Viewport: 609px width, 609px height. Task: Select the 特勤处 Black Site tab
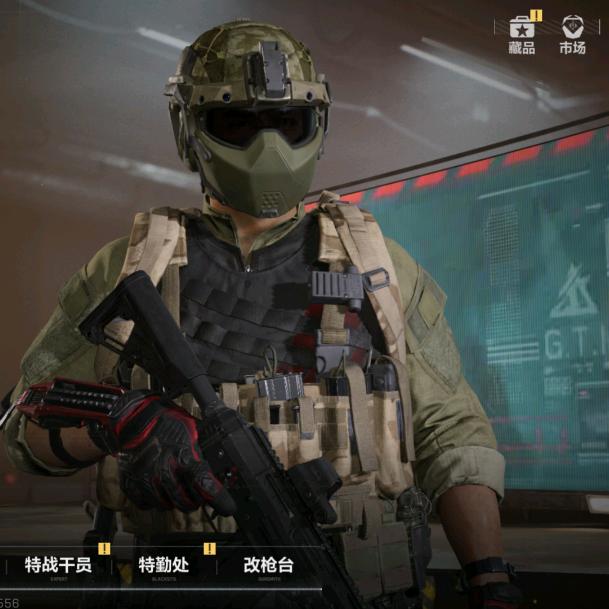(163, 566)
